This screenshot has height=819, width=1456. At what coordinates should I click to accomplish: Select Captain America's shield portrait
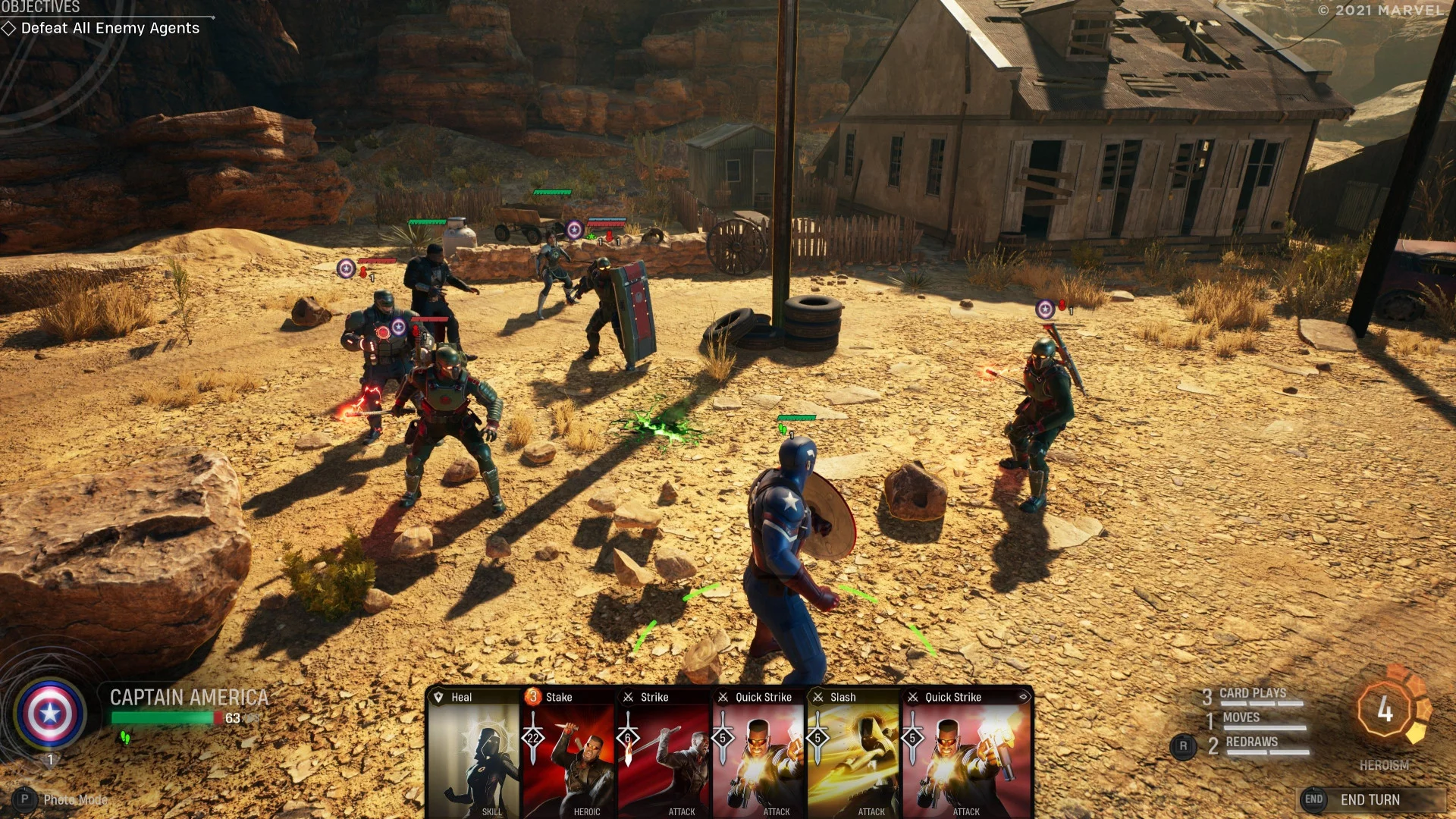(x=50, y=713)
